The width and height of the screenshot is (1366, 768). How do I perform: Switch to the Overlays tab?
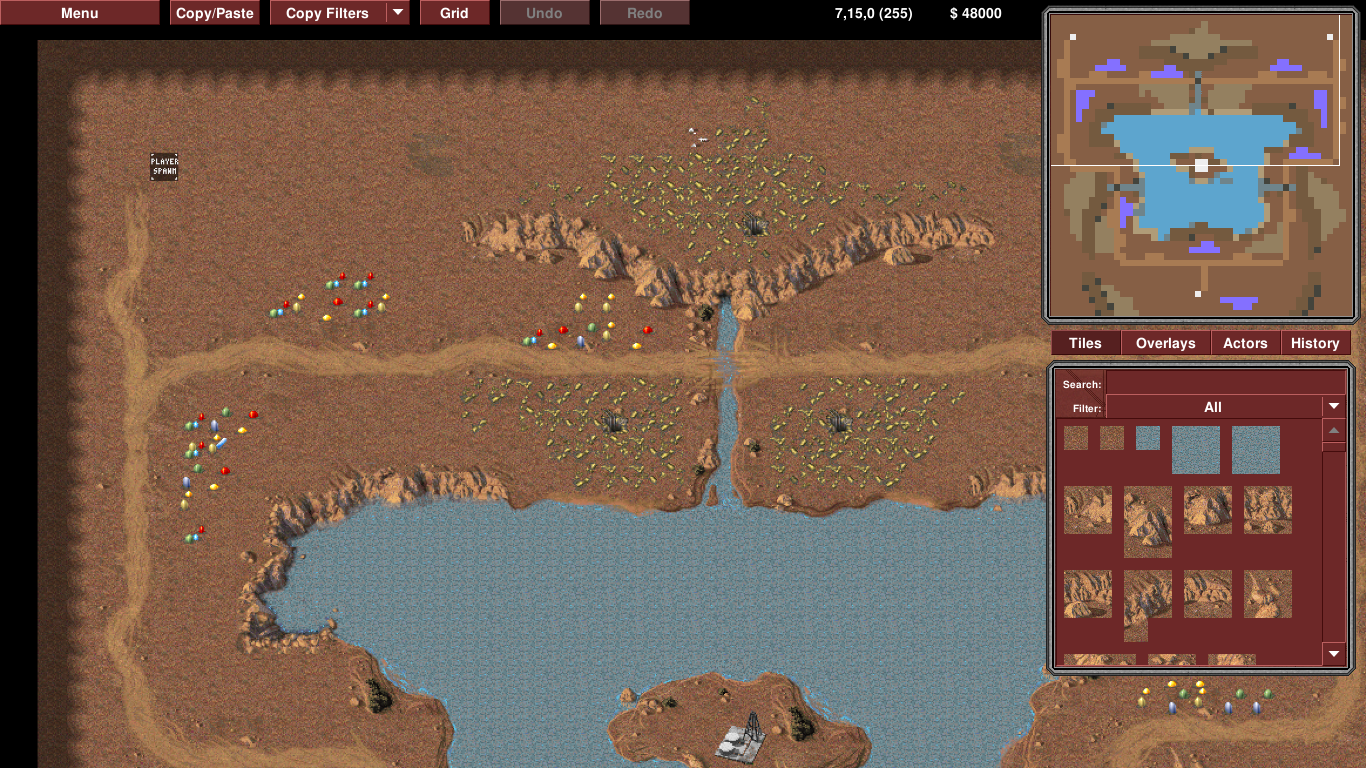click(1165, 343)
